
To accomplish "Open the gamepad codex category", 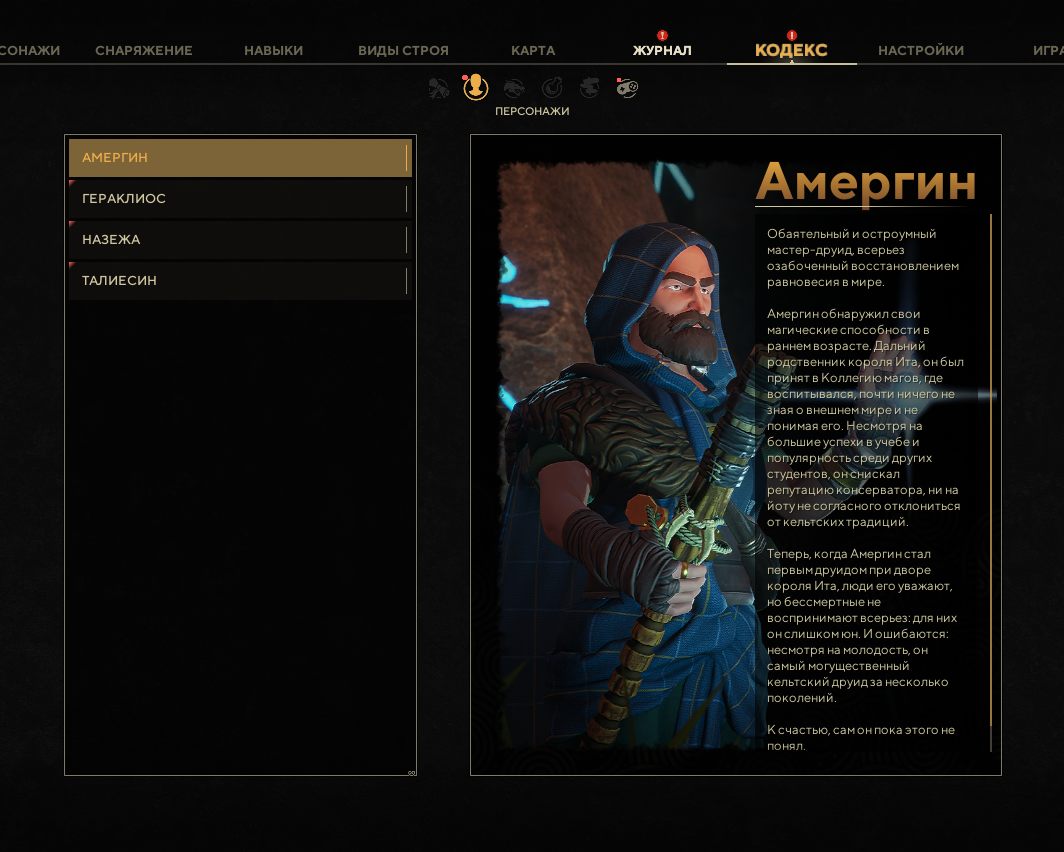I will coord(627,88).
